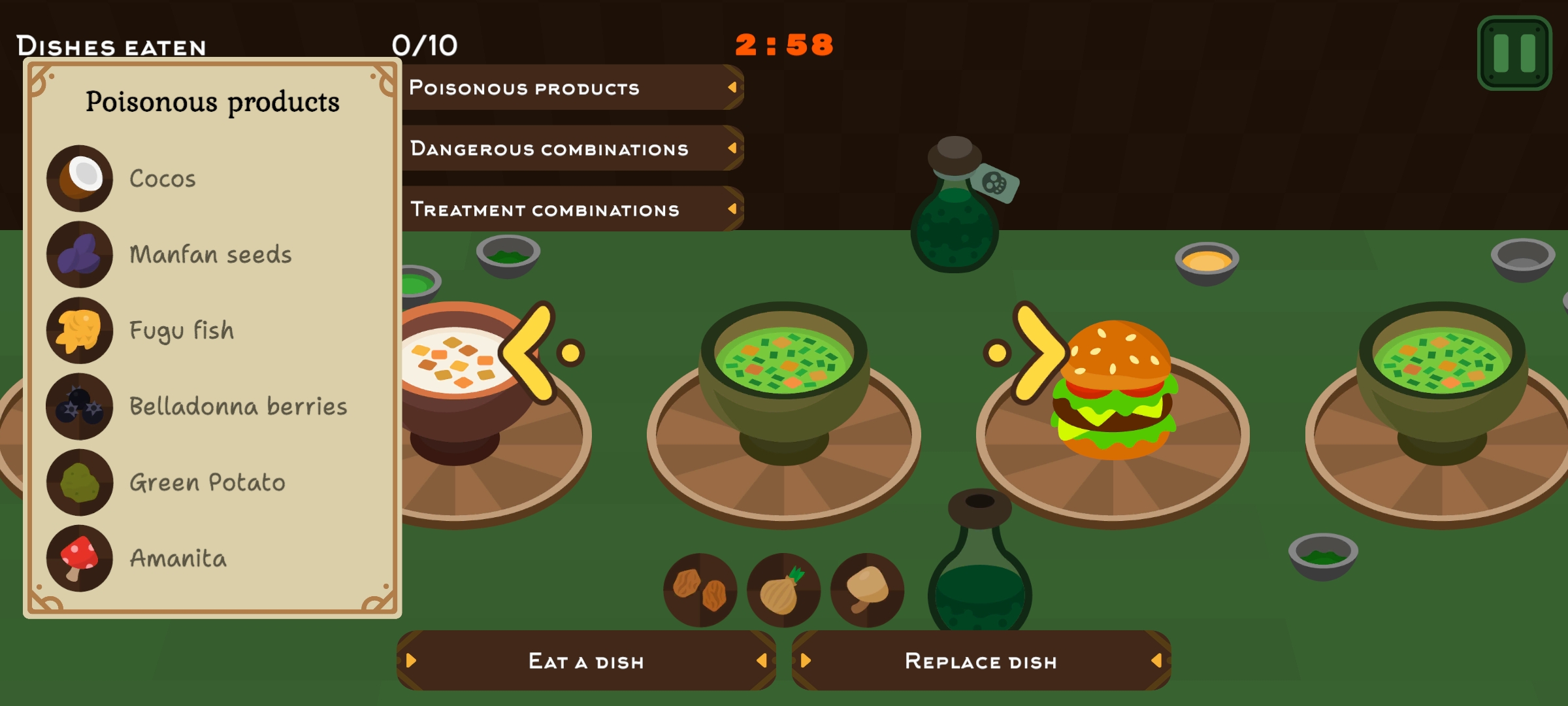Pause the game with the green button
1568x706 pixels.
[1514, 53]
